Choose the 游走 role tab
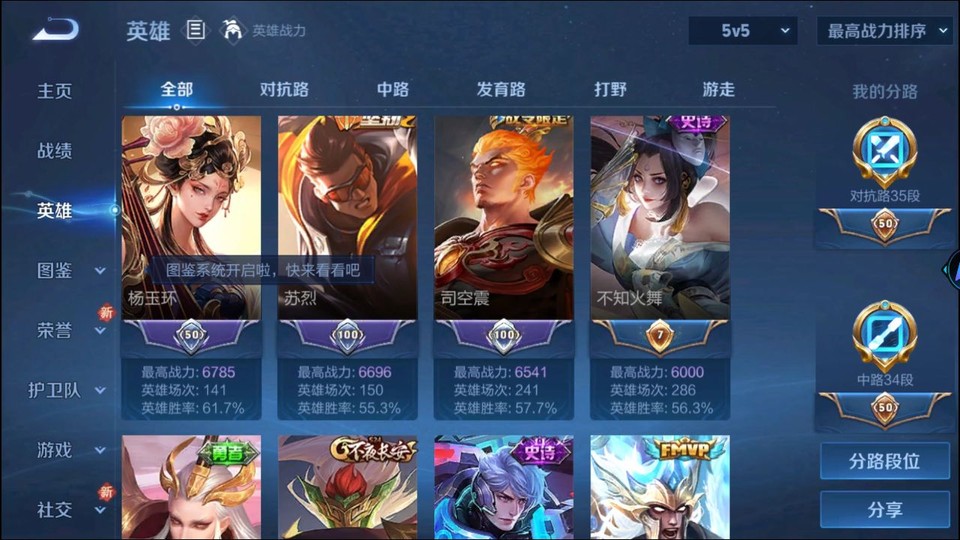The height and width of the screenshot is (540, 960). pos(718,89)
